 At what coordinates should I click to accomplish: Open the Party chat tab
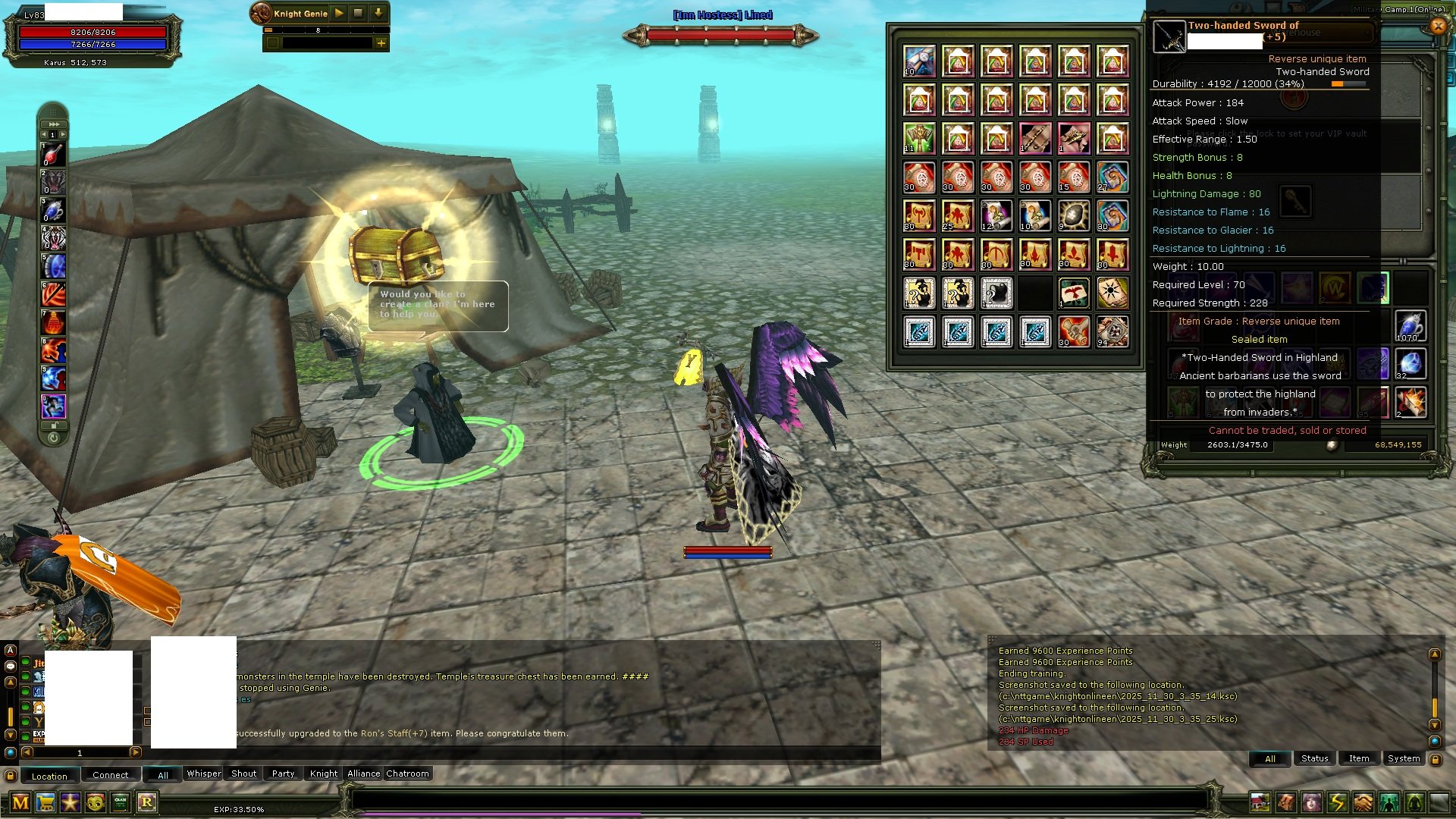[x=283, y=773]
